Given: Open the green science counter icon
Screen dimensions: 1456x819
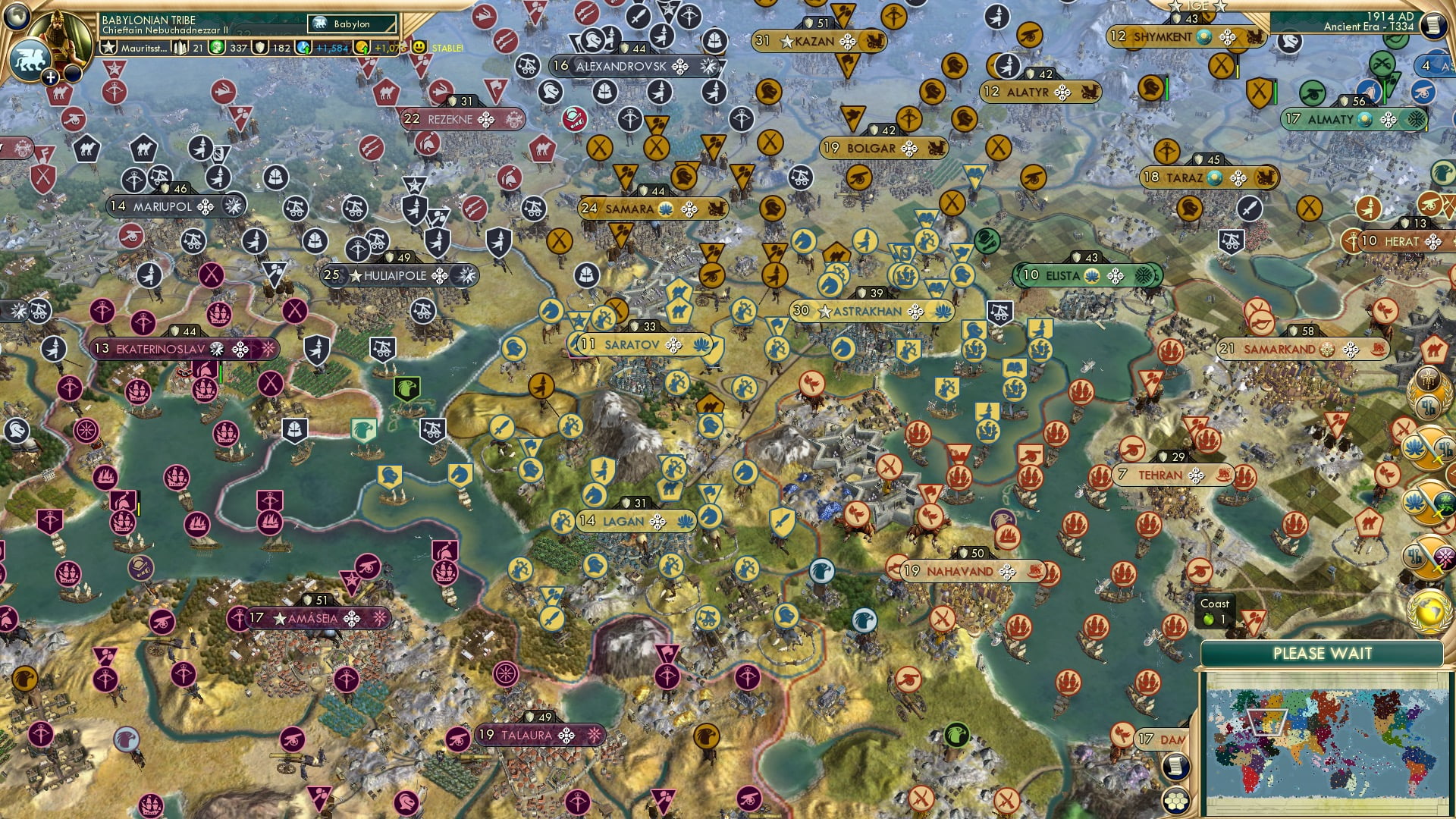Looking at the screenshot, I should pos(216,47).
